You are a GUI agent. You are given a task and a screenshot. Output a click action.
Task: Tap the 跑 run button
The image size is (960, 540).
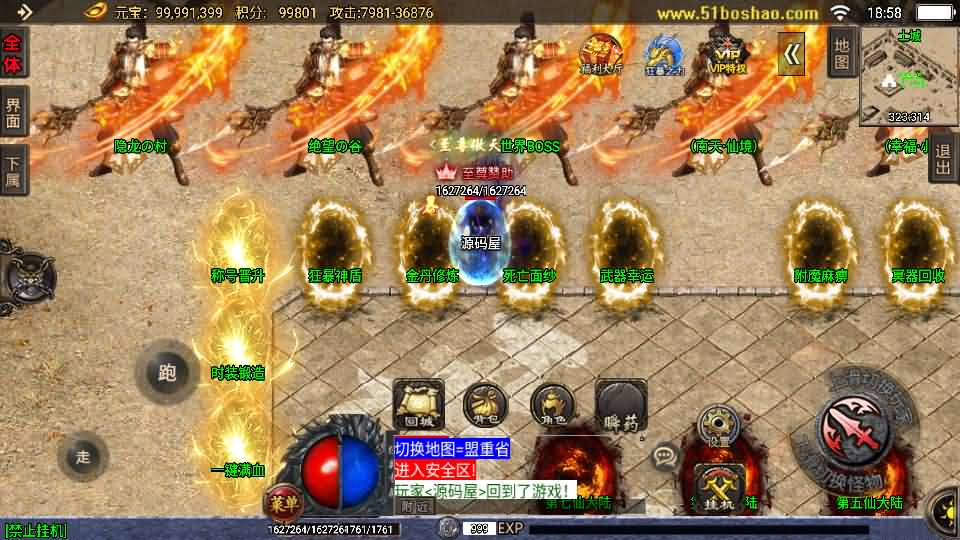(167, 373)
